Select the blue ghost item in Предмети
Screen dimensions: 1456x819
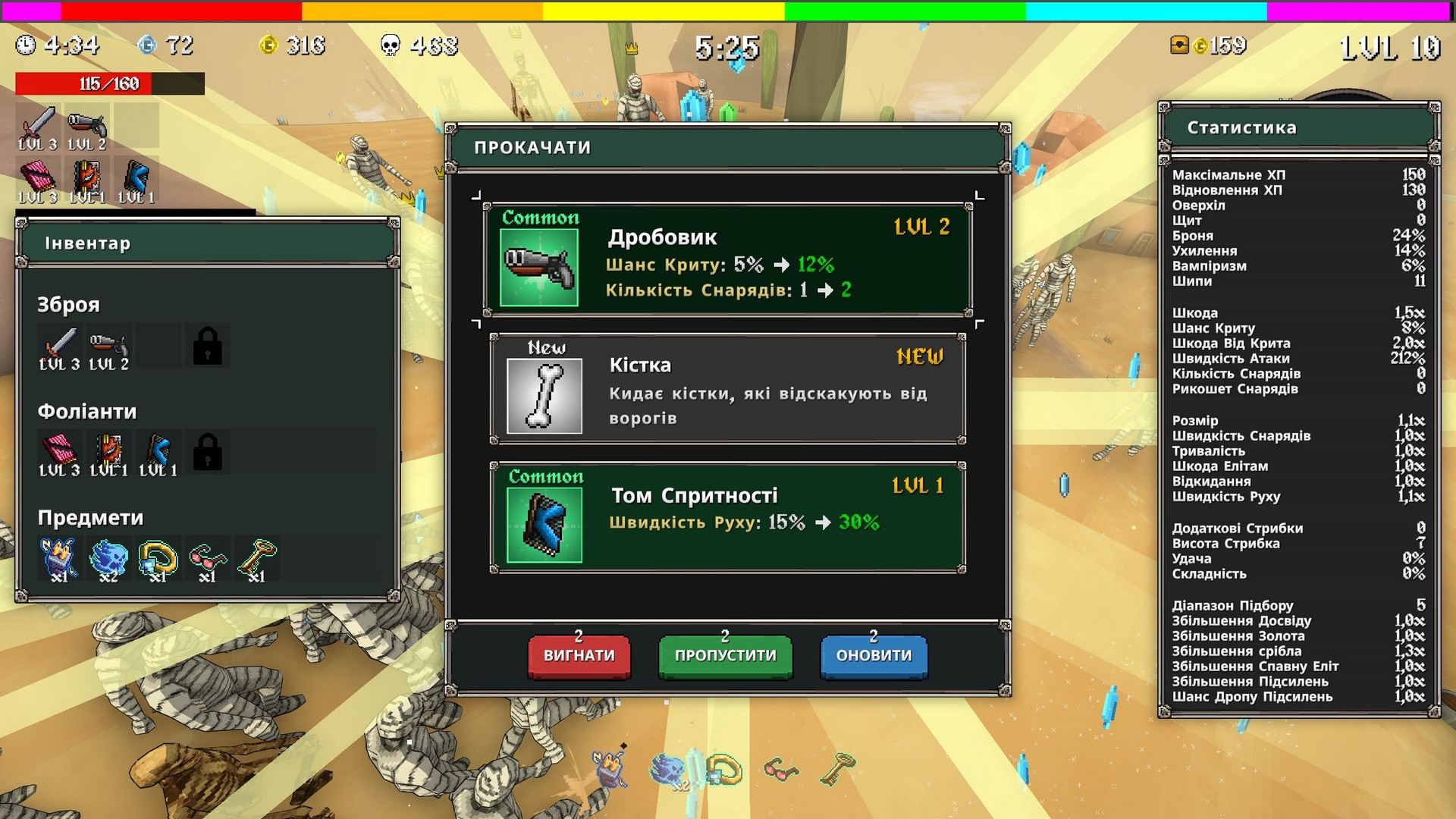tap(108, 559)
